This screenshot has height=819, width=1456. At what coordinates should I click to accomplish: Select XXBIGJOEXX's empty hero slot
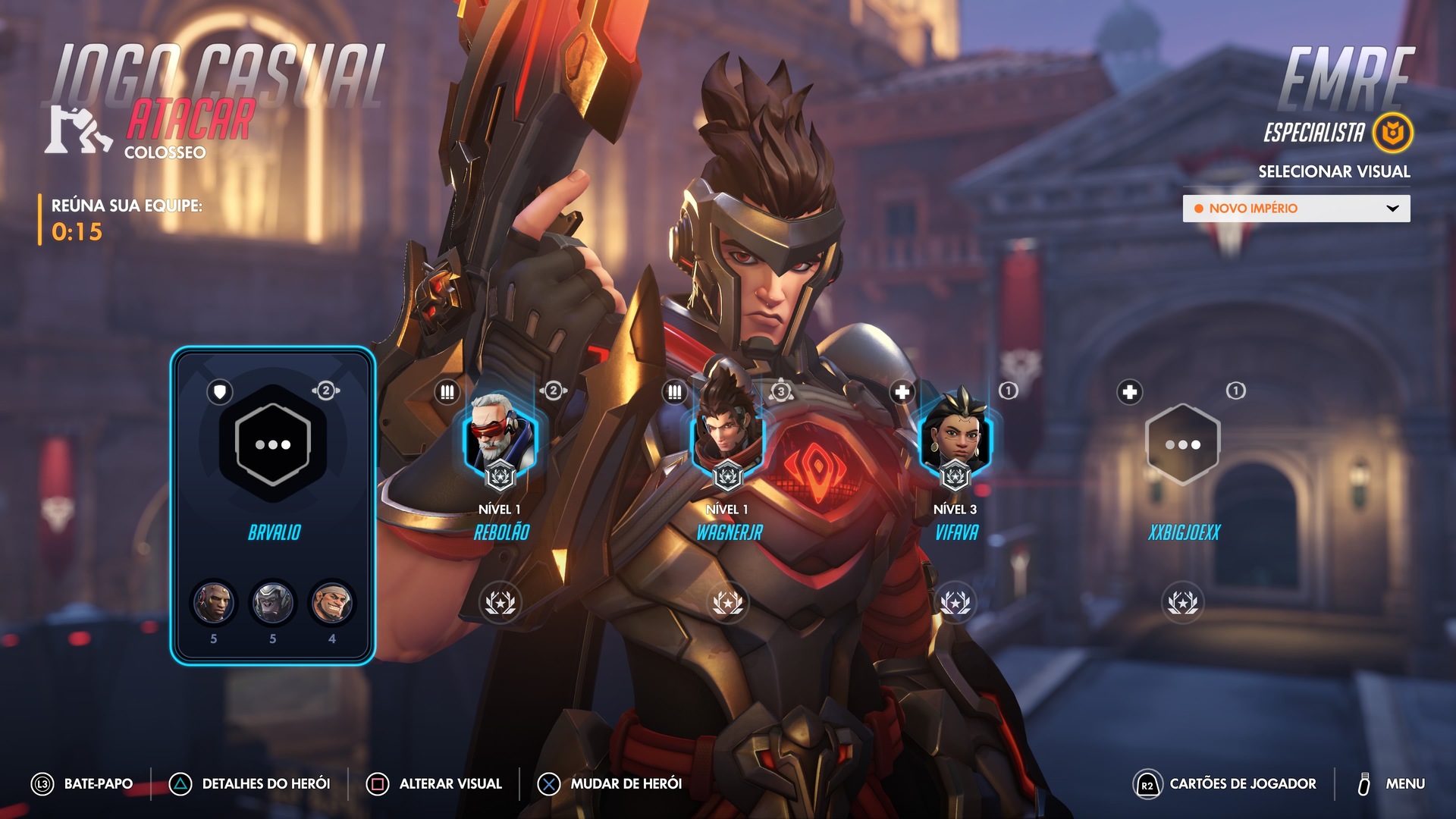(1182, 444)
